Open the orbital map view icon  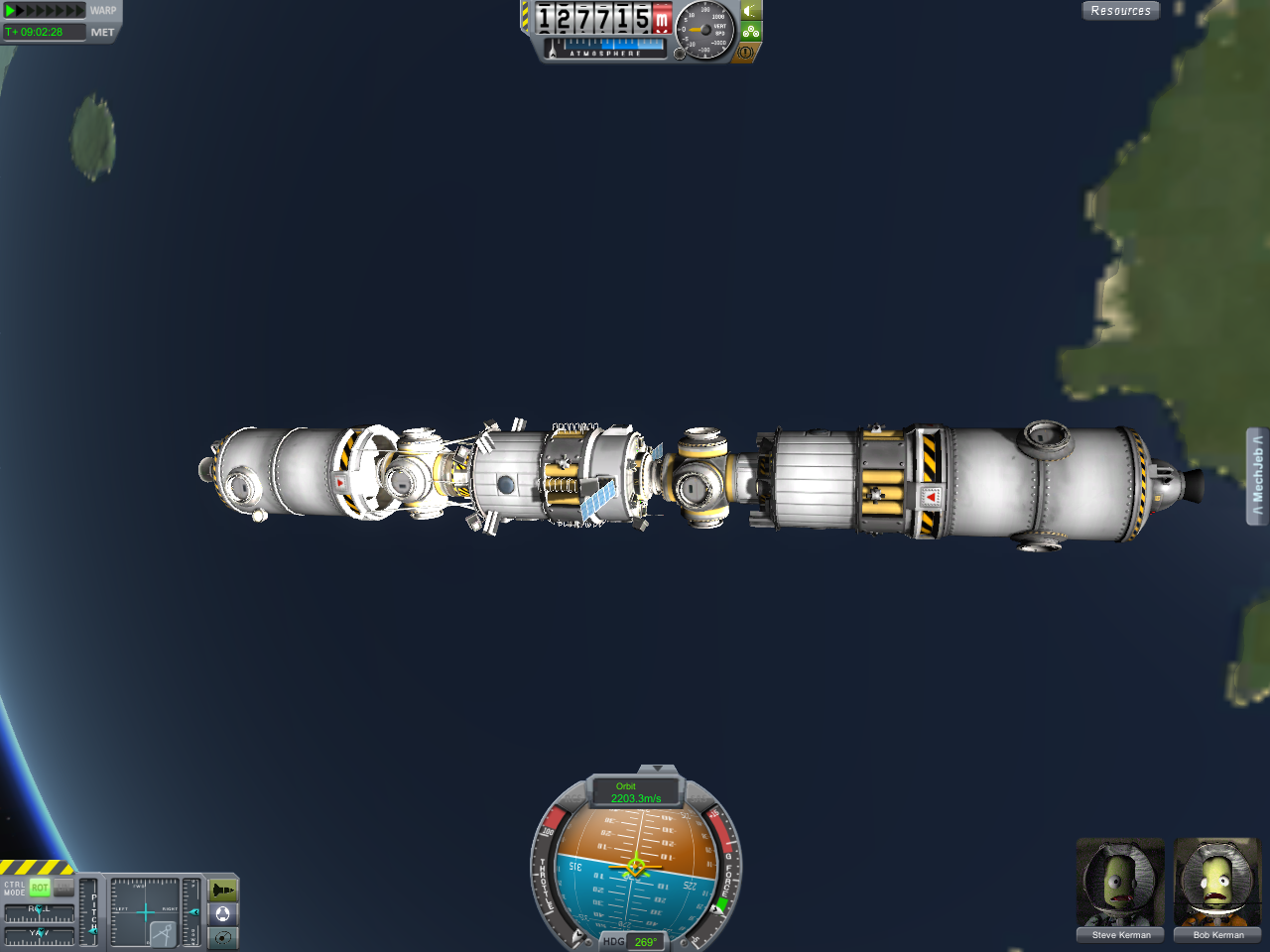(x=223, y=937)
